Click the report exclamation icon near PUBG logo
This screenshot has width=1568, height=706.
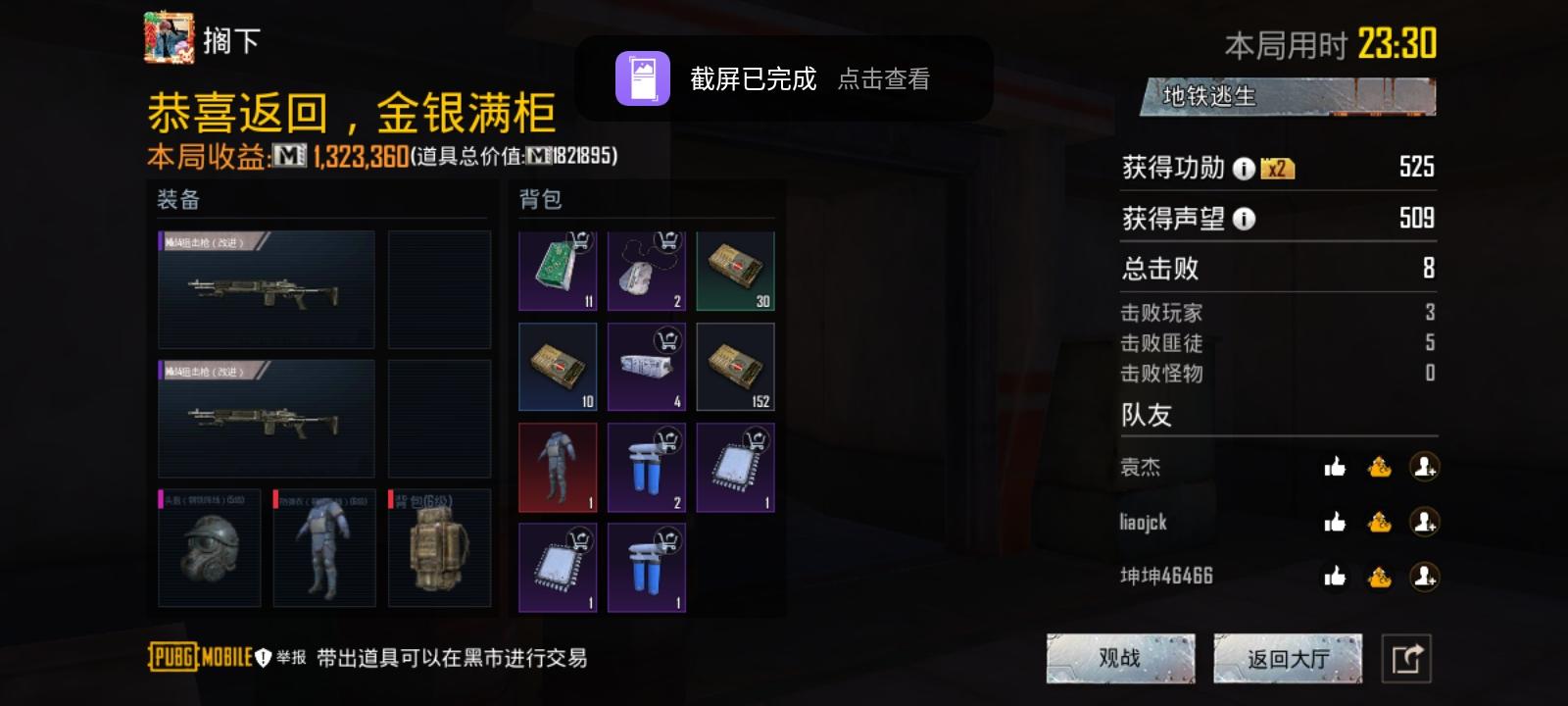[x=261, y=659]
